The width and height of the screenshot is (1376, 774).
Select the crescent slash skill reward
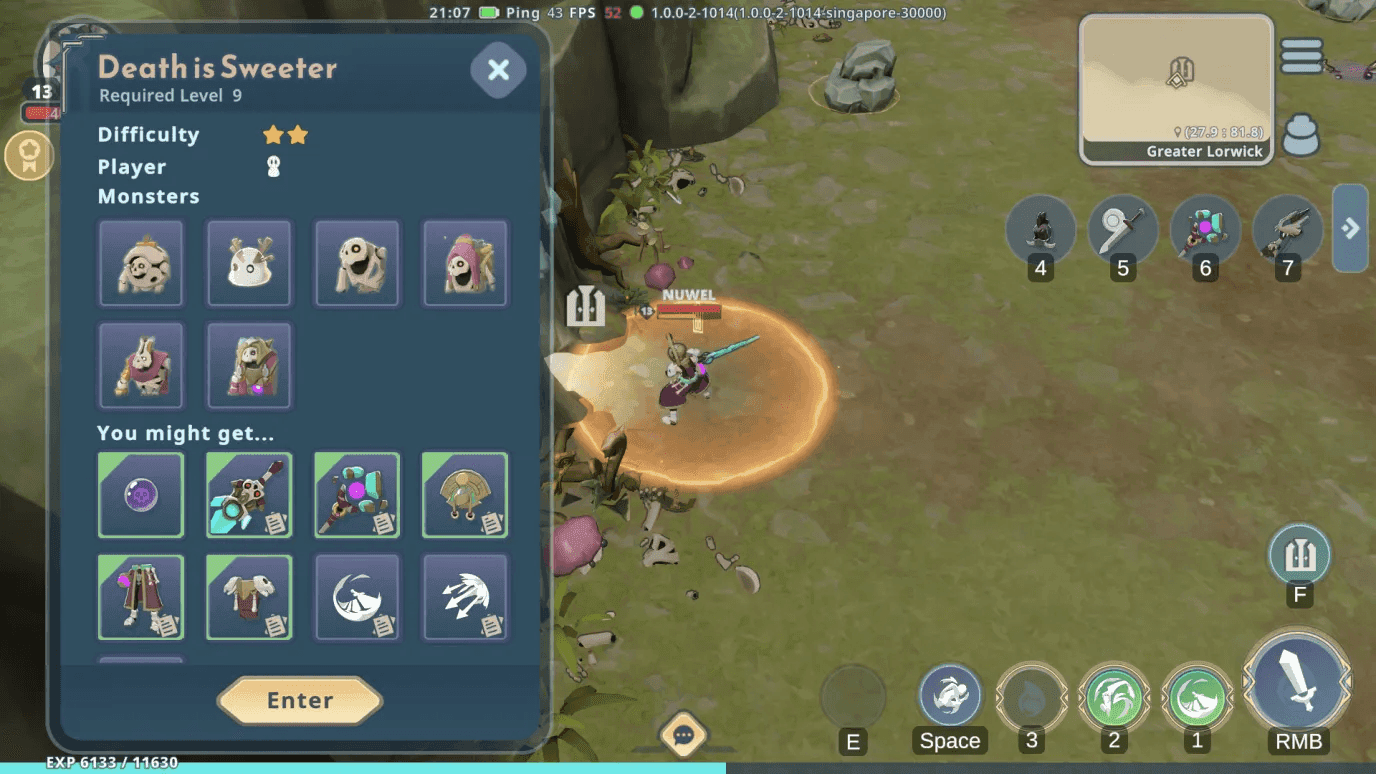coord(357,597)
